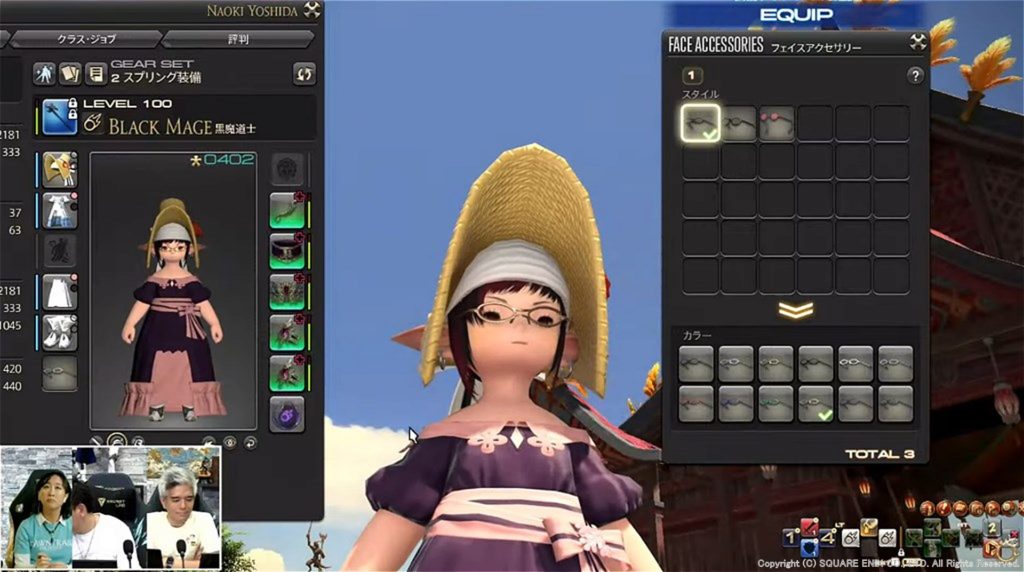Close the character window
Image resolution: width=1024 pixels, height=572 pixels.
coord(312,10)
